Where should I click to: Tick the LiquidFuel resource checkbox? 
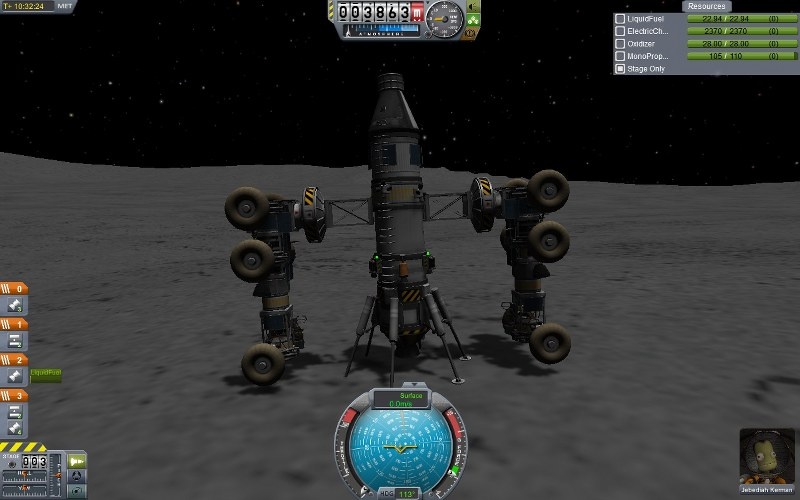[620, 19]
